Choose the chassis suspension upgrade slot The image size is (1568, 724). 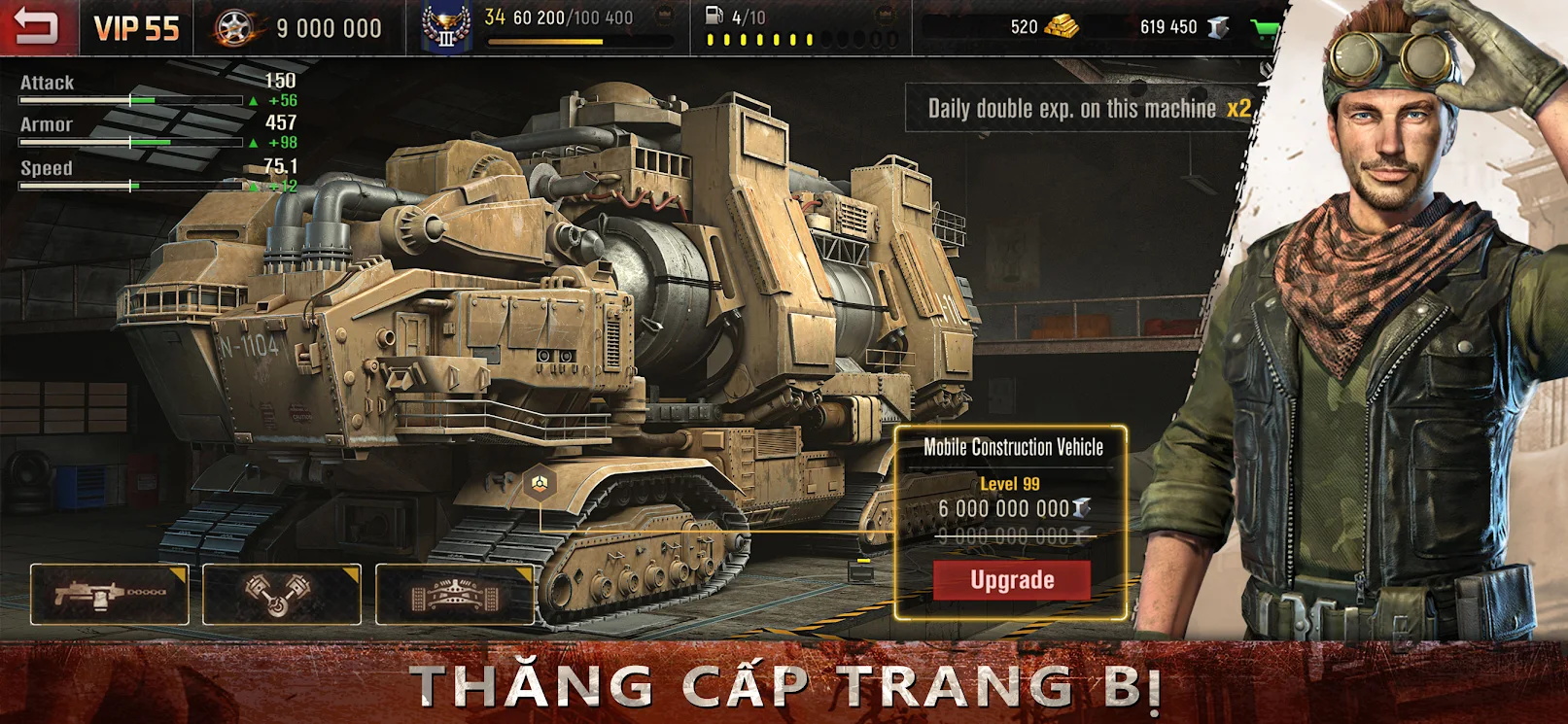[454, 594]
